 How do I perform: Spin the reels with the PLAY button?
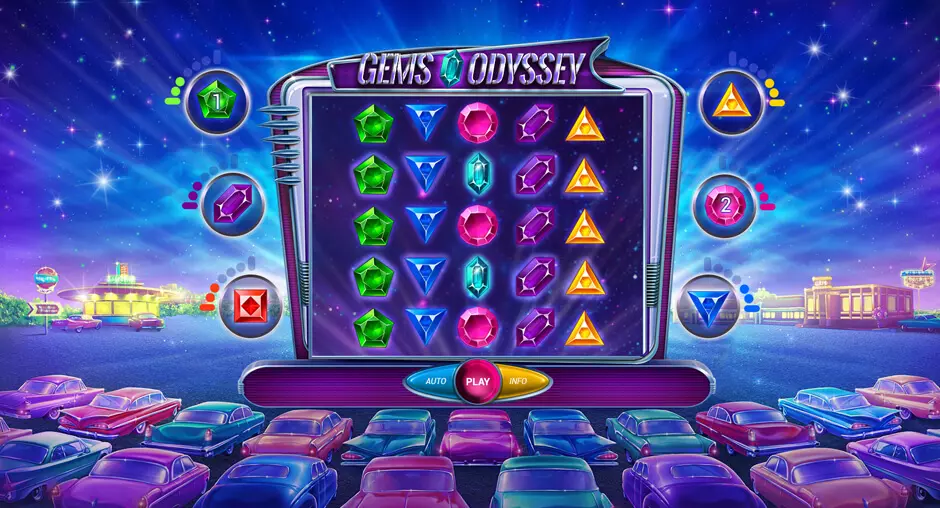click(478, 381)
